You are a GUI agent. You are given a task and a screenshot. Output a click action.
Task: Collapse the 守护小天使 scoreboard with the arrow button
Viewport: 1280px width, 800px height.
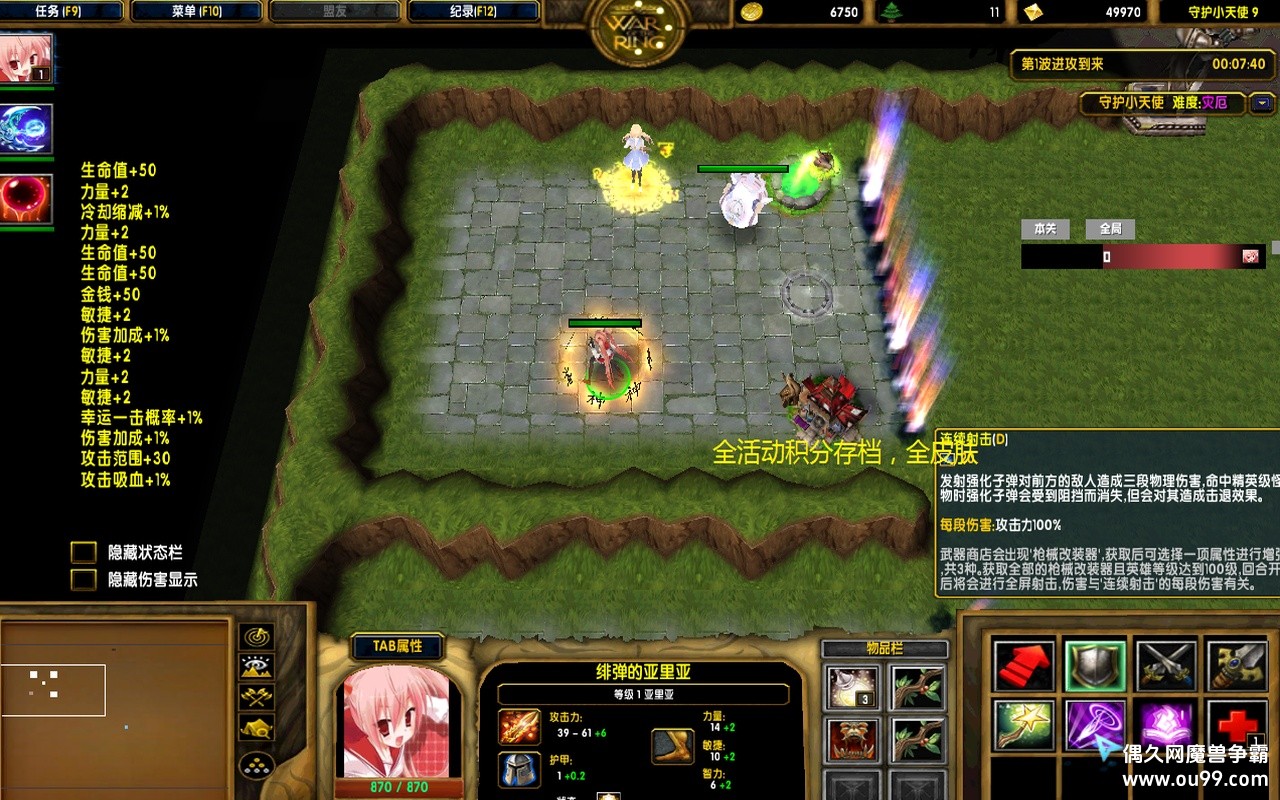(1263, 102)
